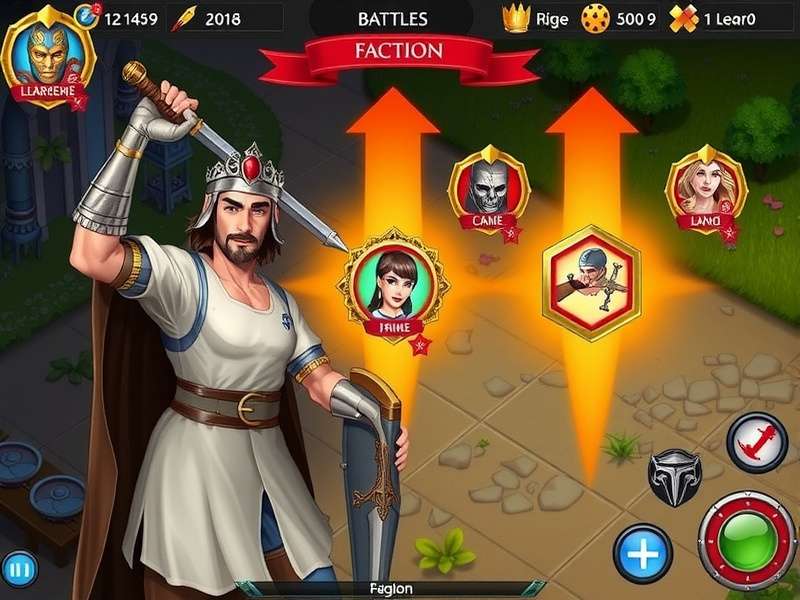The width and height of the screenshot is (800, 600).
Task: Open the silver helmet icon
Action: click(x=675, y=477)
